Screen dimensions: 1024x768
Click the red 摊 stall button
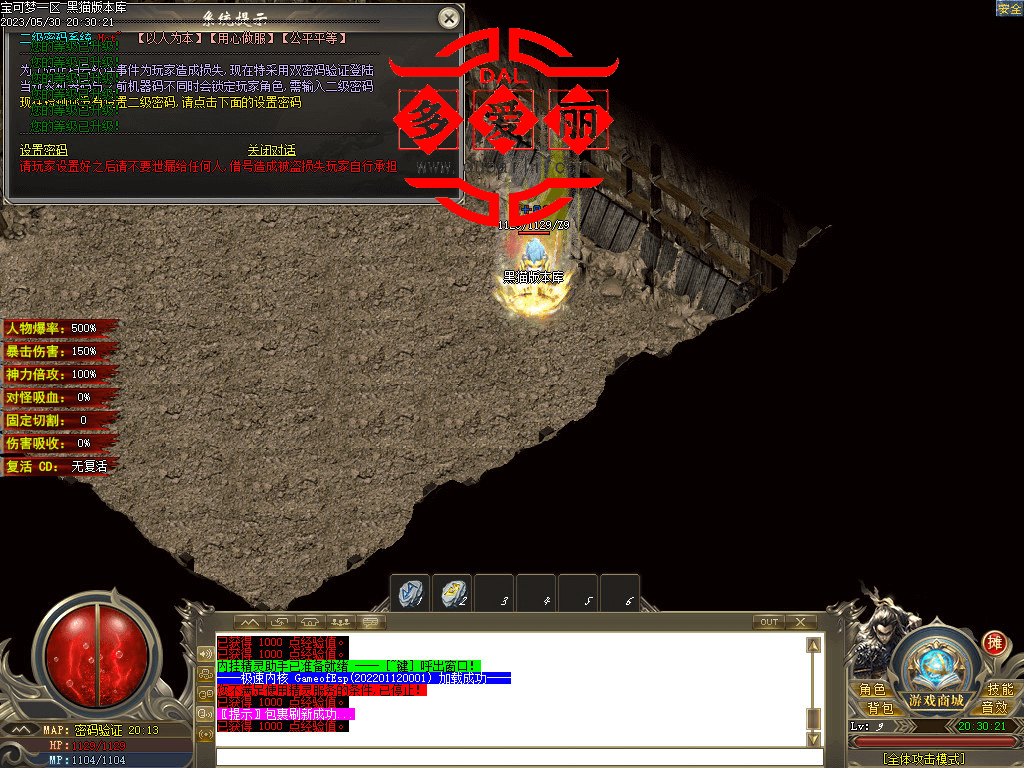click(994, 643)
